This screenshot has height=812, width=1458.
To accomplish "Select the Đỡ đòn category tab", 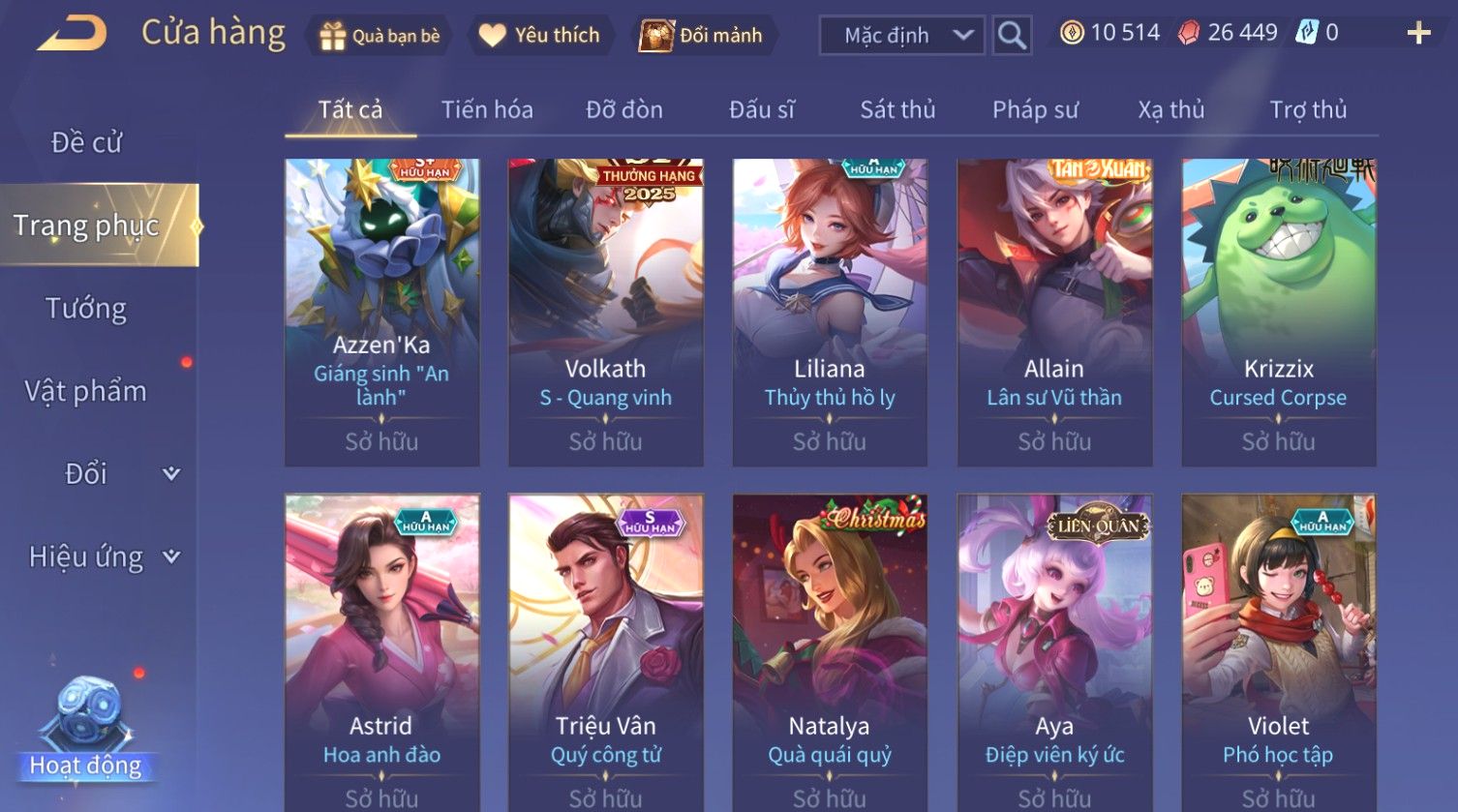I will (624, 109).
